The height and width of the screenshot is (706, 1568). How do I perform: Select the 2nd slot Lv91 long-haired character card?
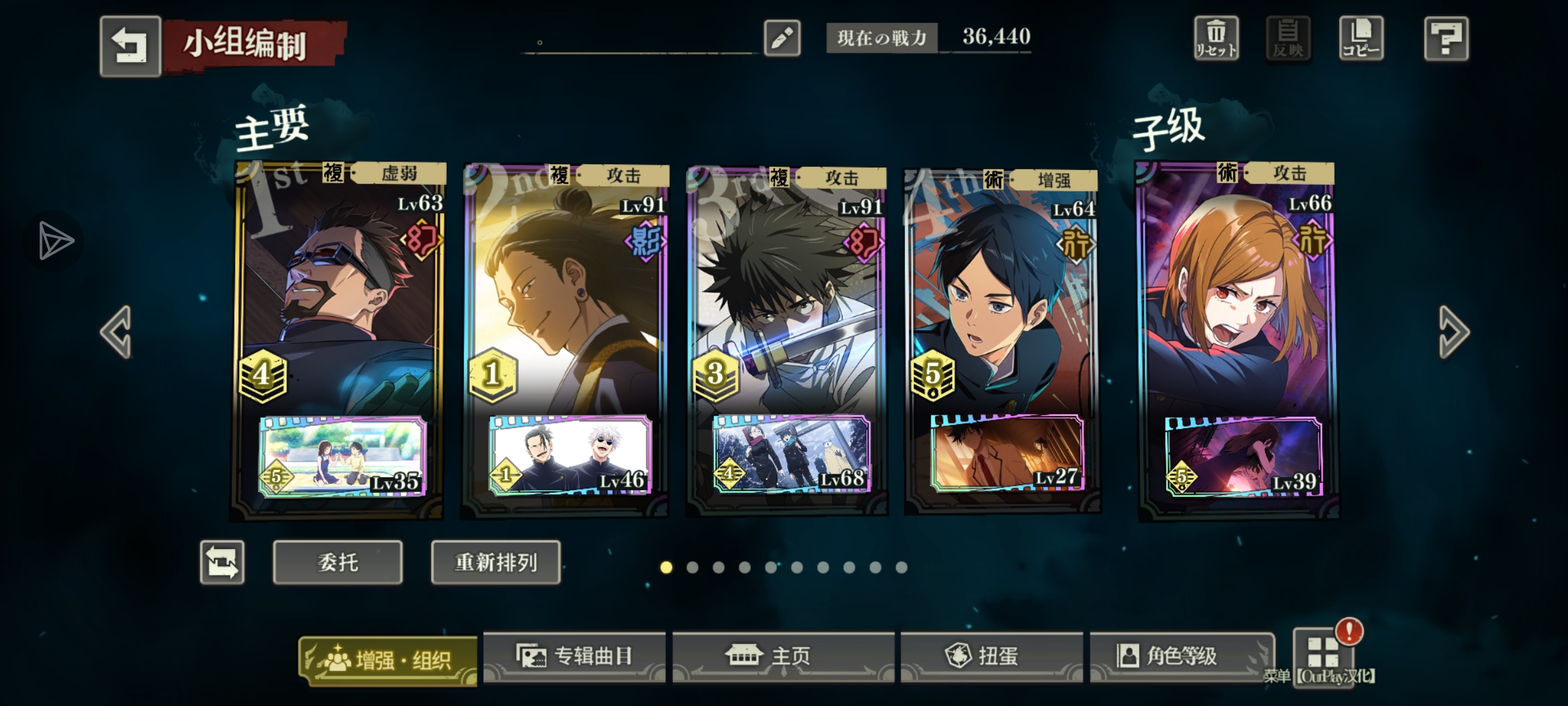point(565,294)
